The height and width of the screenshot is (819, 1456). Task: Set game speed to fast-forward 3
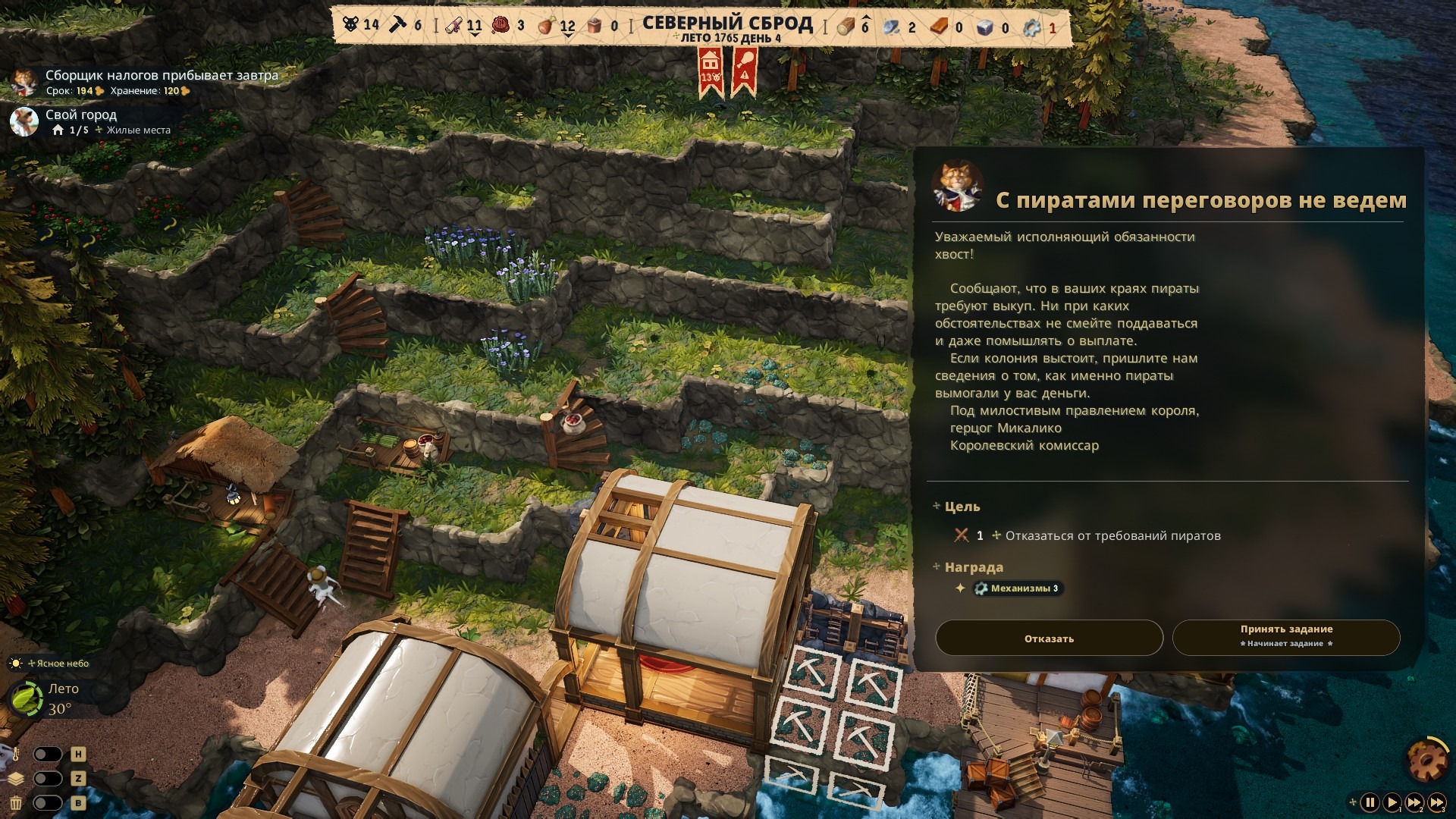coord(1436,802)
